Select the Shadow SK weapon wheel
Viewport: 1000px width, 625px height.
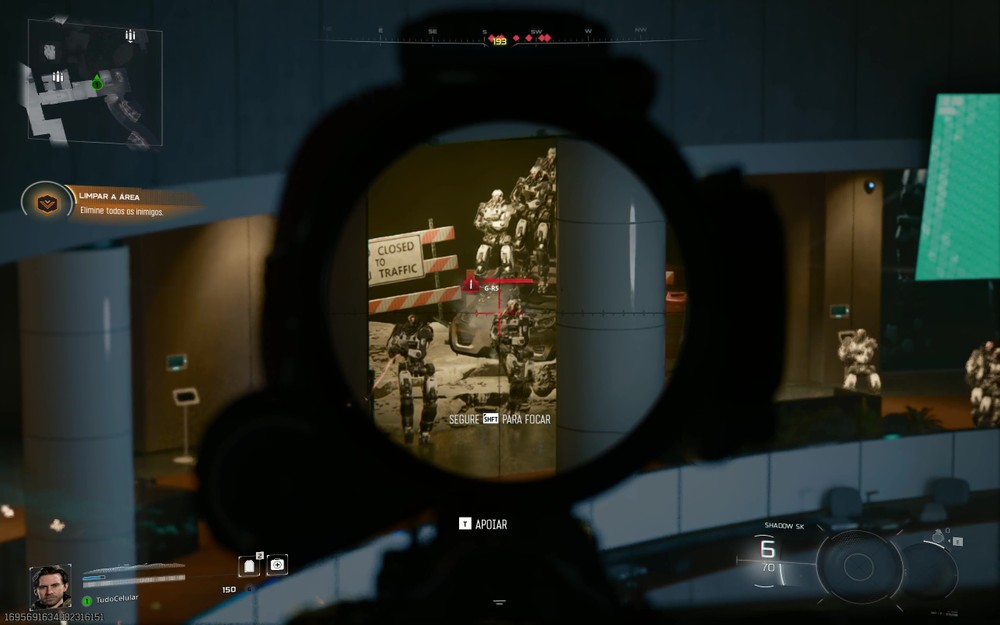[859, 567]
